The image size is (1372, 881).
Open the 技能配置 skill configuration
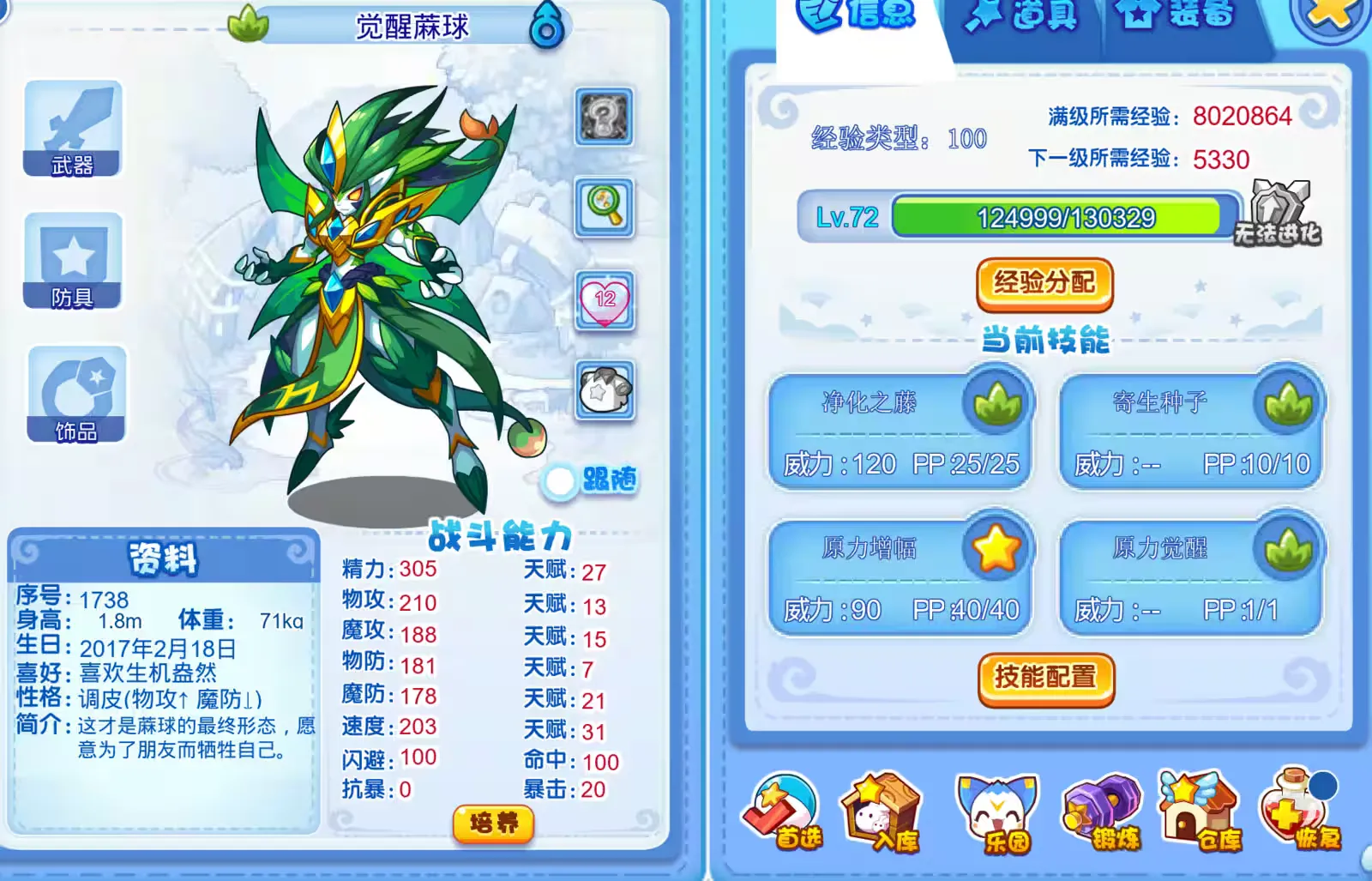click(x=1045, y=678)
